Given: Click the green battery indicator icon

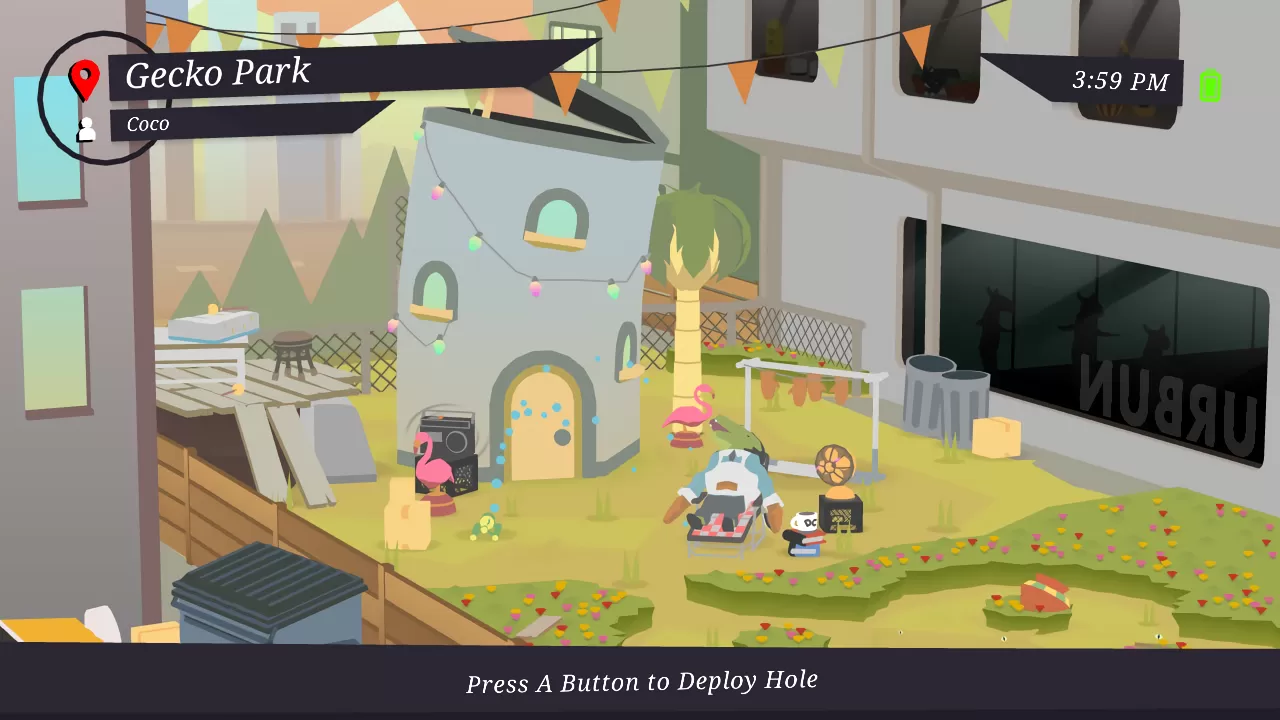Looking at the screenshot, I should pos(1210,87).
